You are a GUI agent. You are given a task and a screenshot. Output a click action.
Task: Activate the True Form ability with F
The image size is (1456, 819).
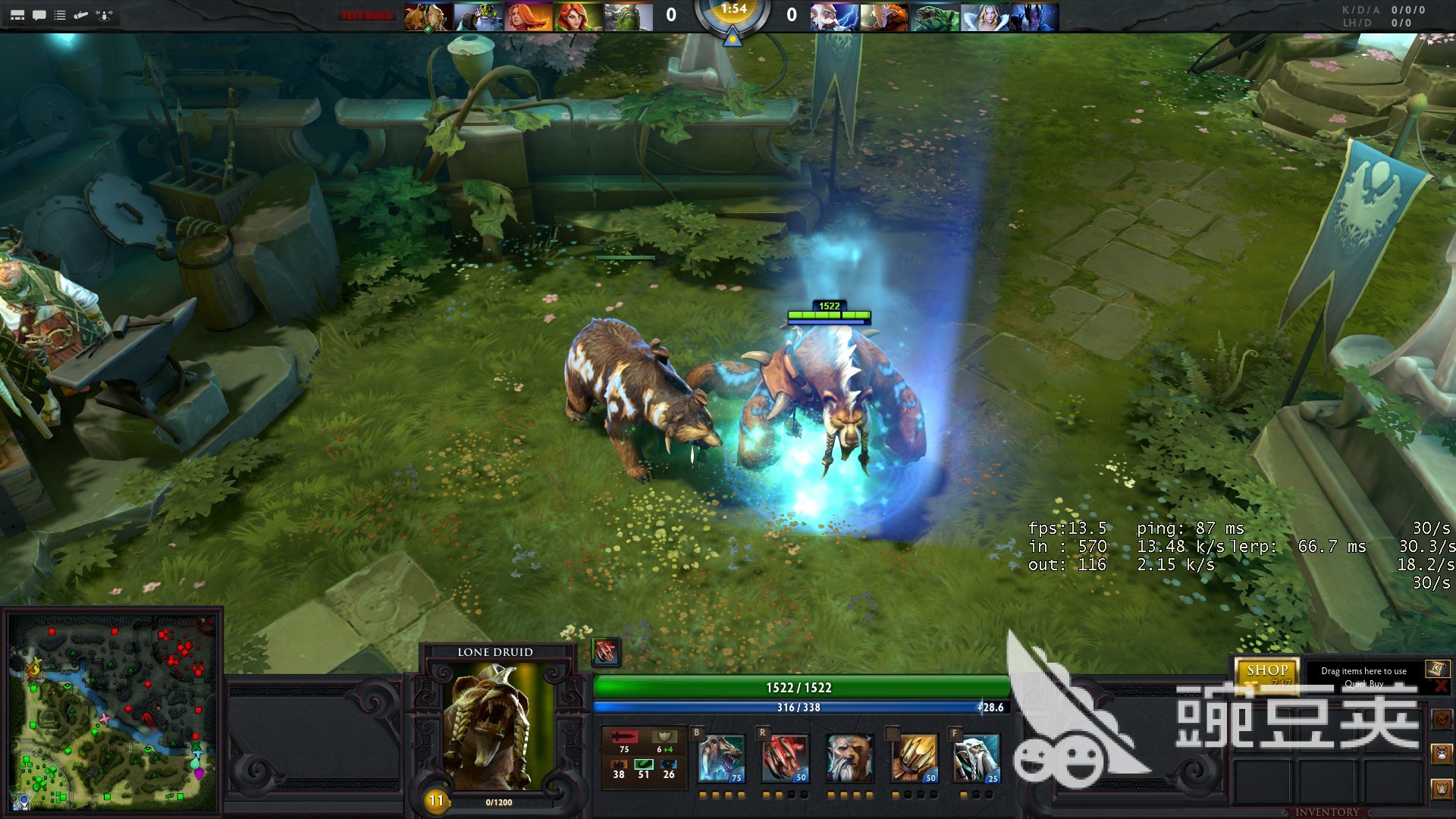[977, 758]
